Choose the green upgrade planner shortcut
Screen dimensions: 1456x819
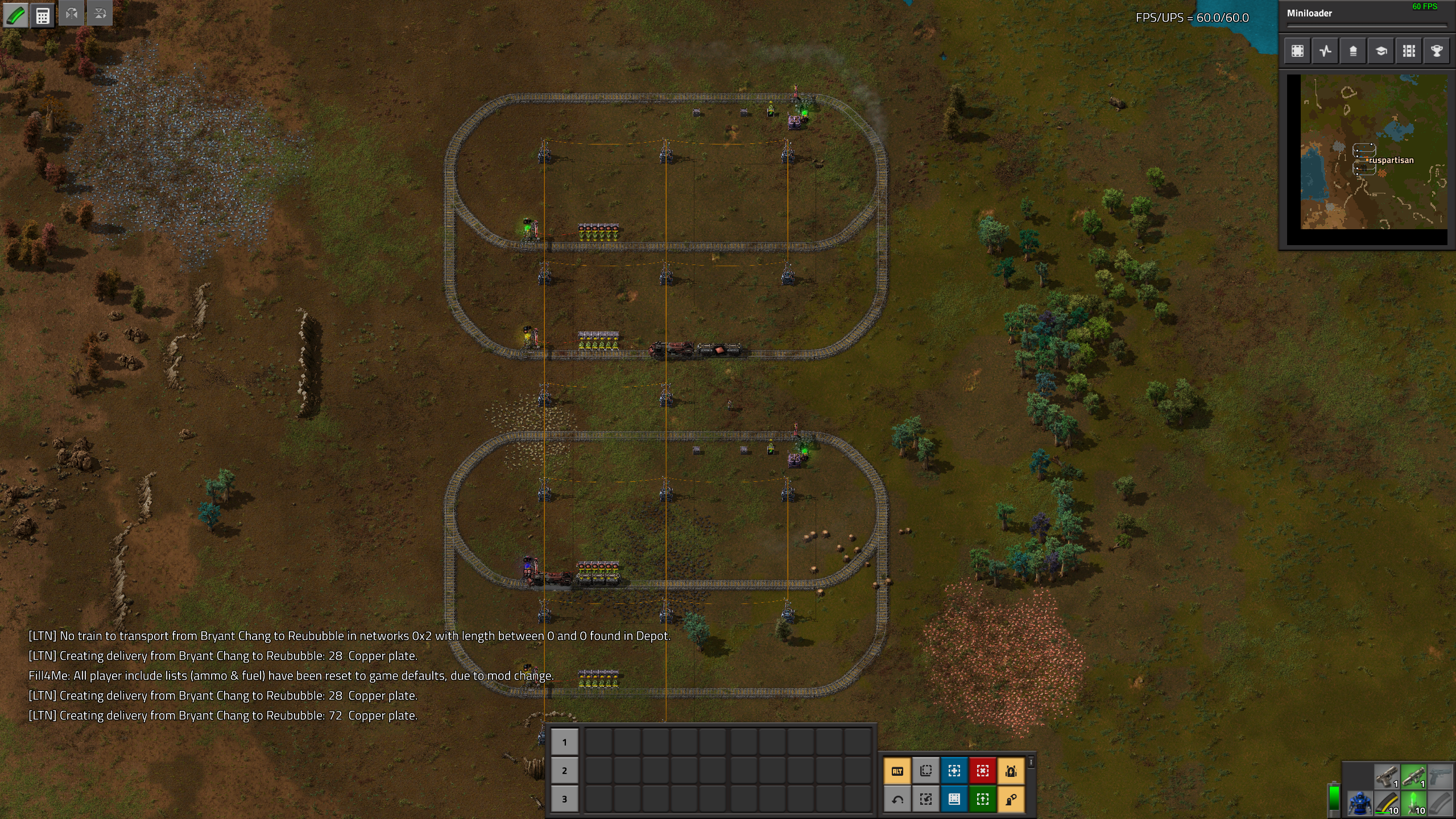pyautogui.click(x=983, y=800)
